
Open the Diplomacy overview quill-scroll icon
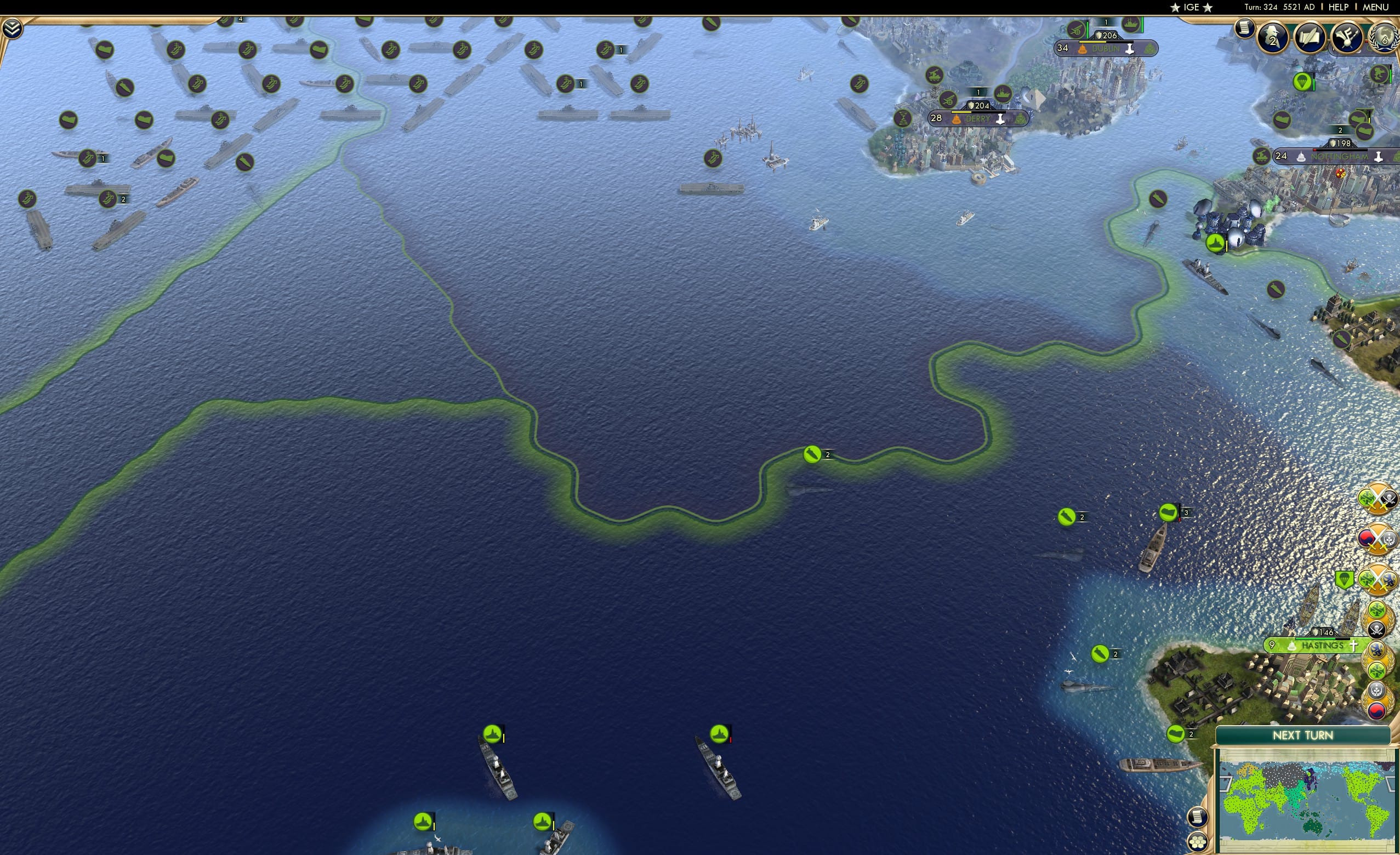coord(1311,38)
